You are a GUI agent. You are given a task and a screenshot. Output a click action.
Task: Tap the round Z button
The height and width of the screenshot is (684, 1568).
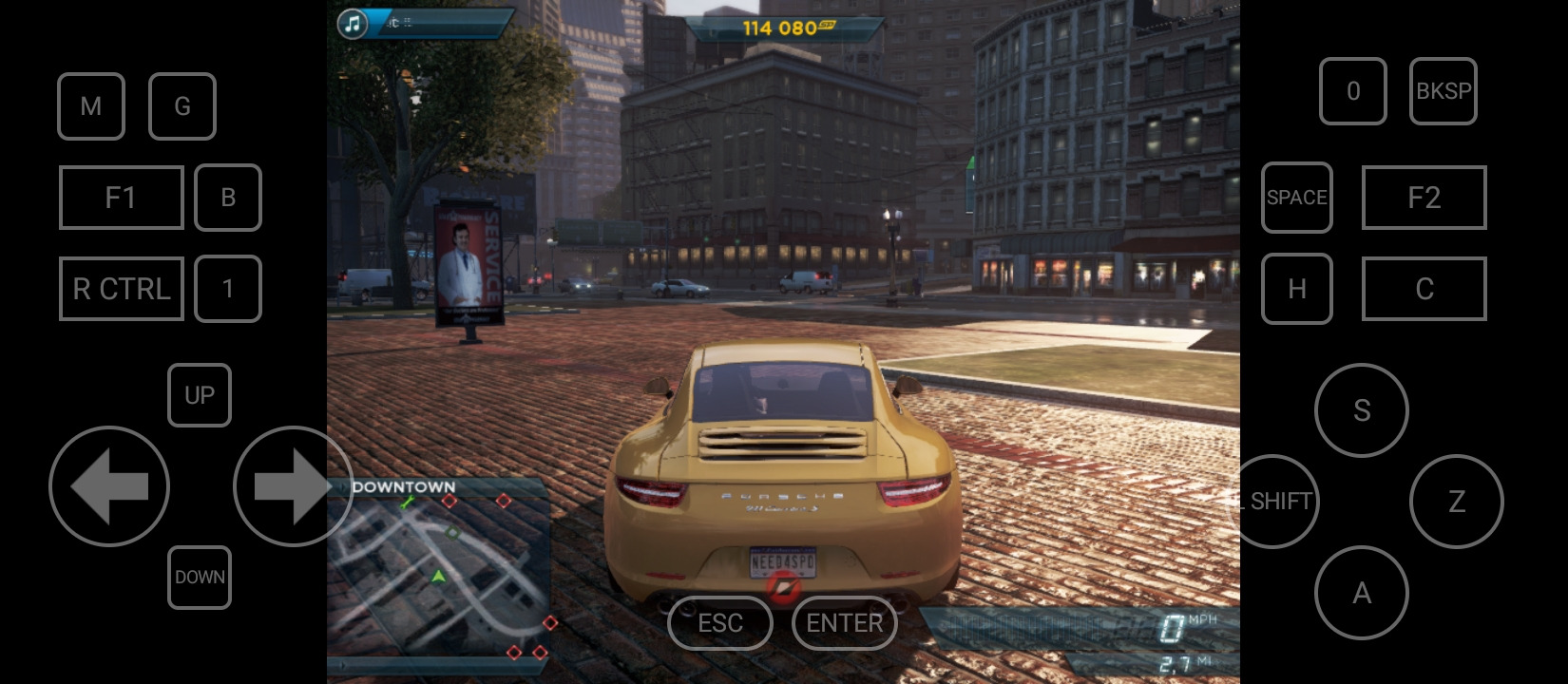[x=1456, y=502]
